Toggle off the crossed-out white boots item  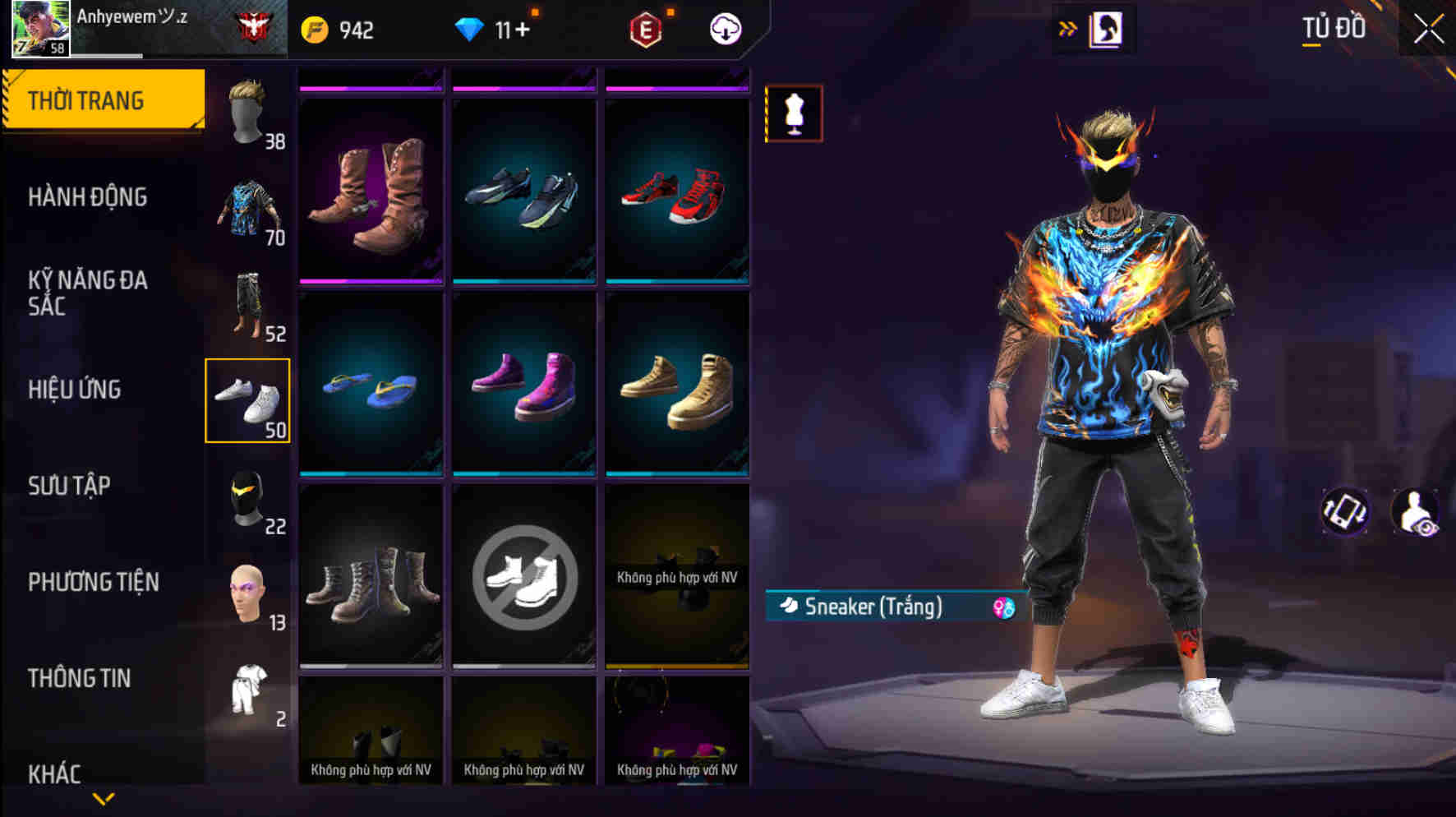(523, 575)
